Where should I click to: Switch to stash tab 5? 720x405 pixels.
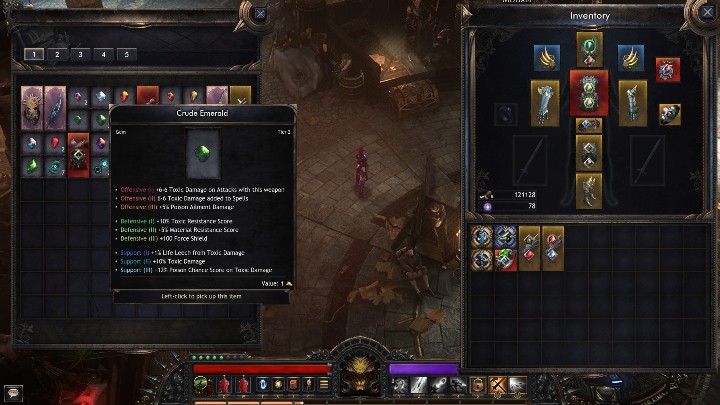click(x=125, y=54)
